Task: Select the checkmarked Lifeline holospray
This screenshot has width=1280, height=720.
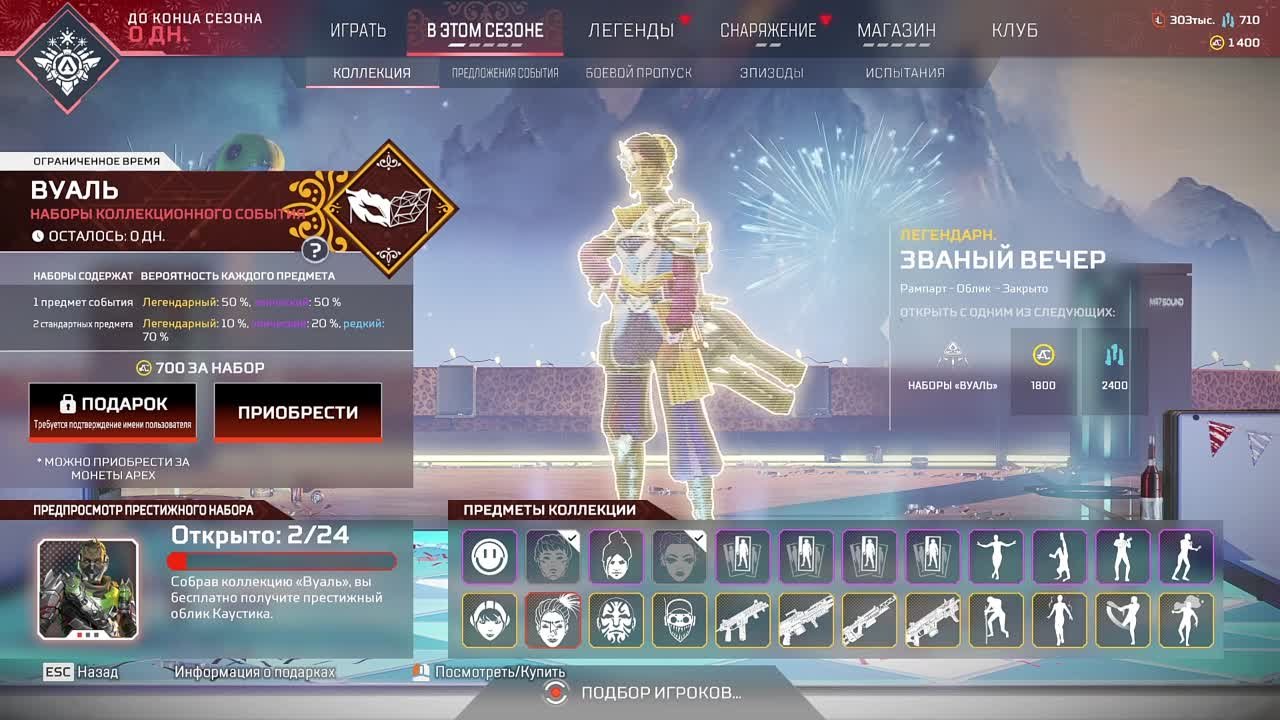Action: [551, 556]
